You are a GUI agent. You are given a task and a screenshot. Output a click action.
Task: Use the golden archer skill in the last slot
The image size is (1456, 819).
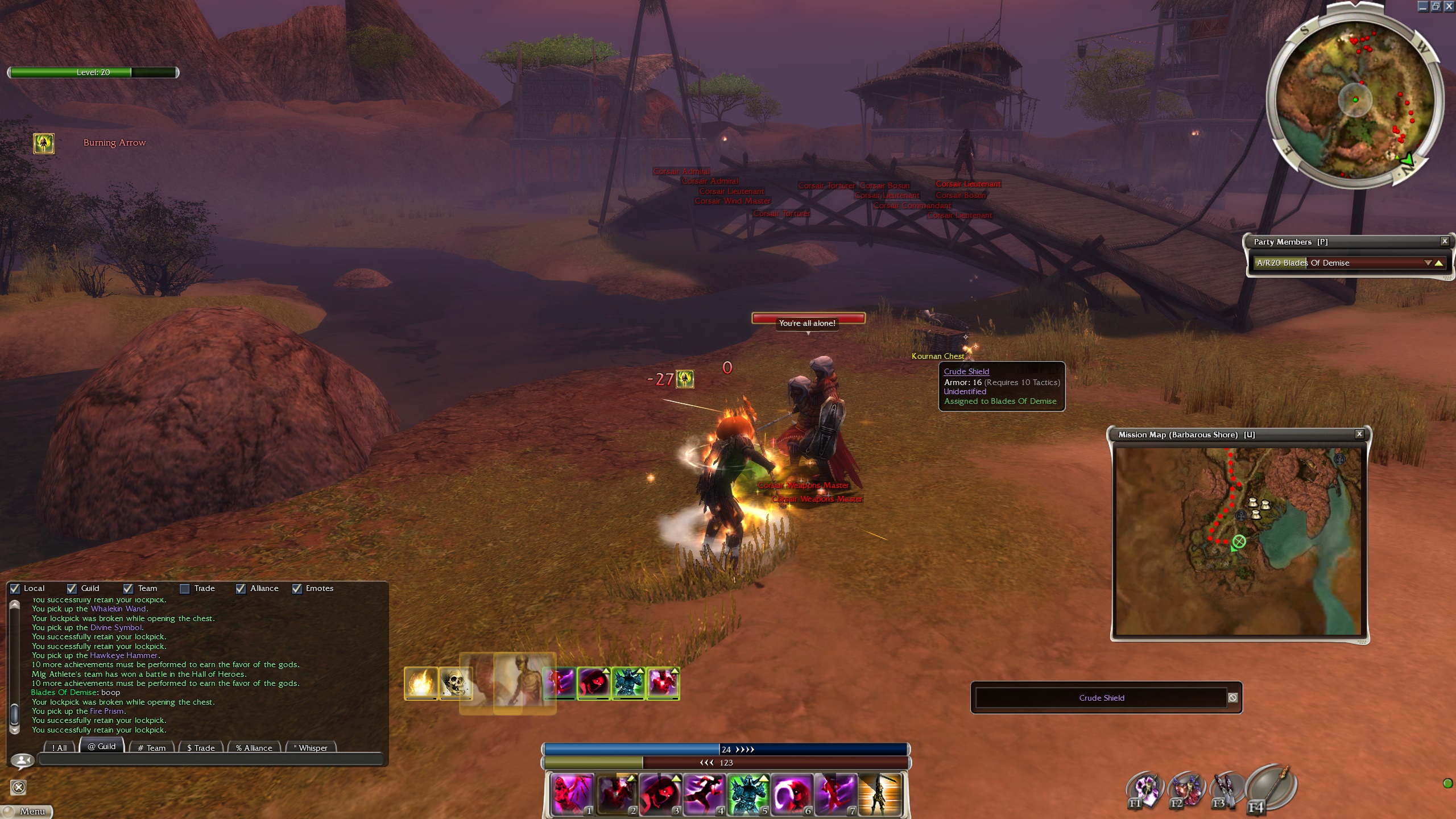pos(880,793)
